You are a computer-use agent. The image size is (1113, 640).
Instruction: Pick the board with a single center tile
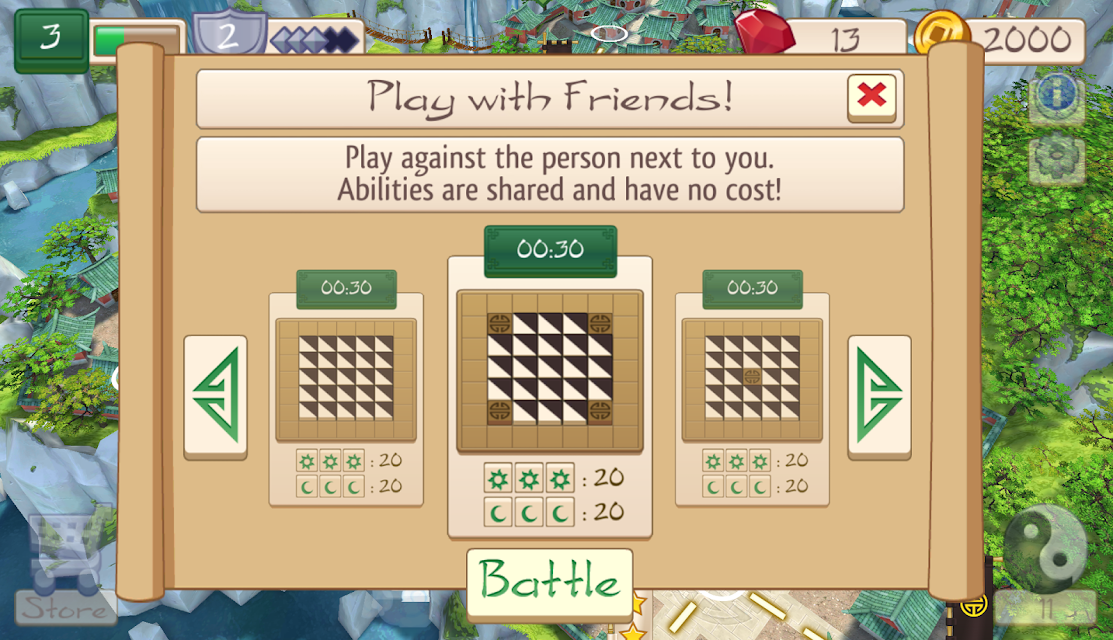[752, 379]
